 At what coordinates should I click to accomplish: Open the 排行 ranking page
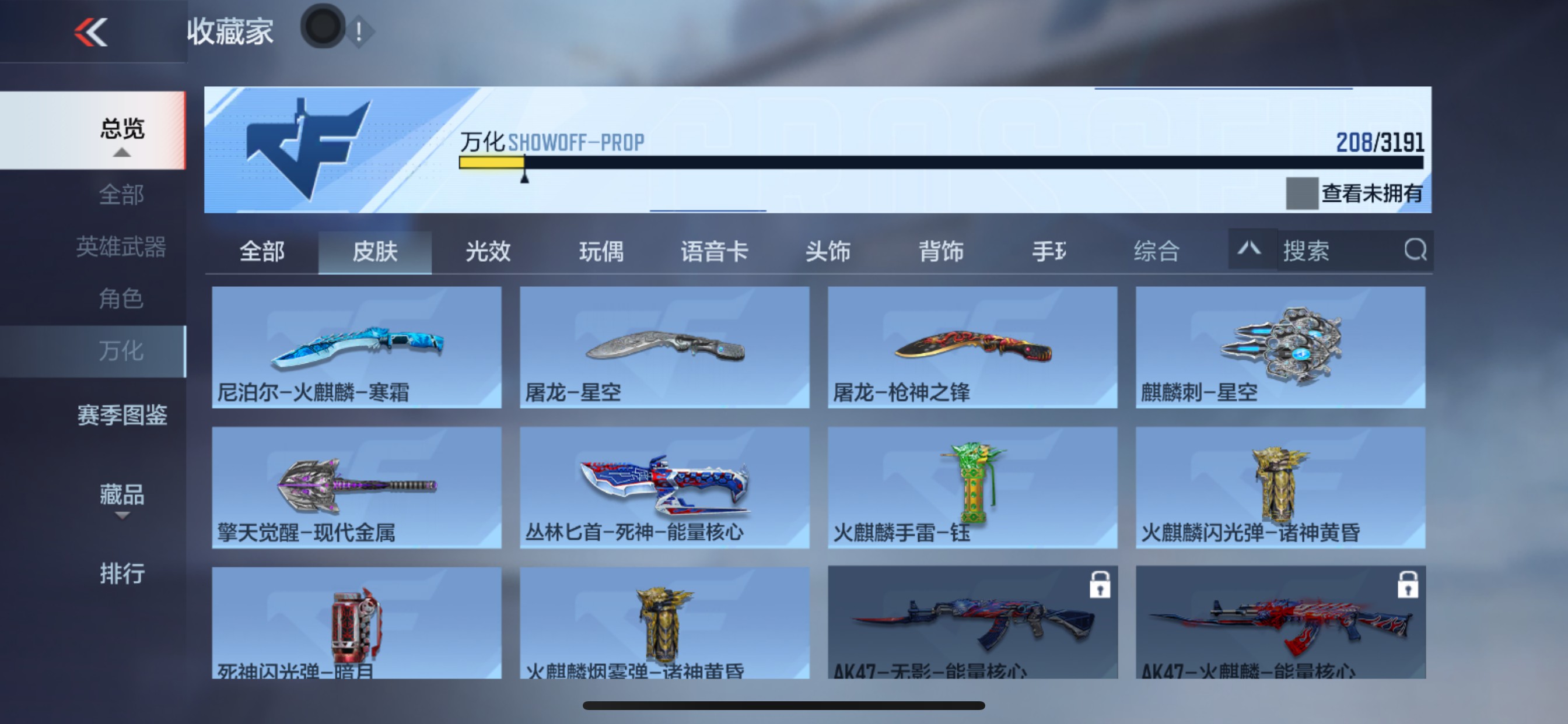click(x=123, y=574)
